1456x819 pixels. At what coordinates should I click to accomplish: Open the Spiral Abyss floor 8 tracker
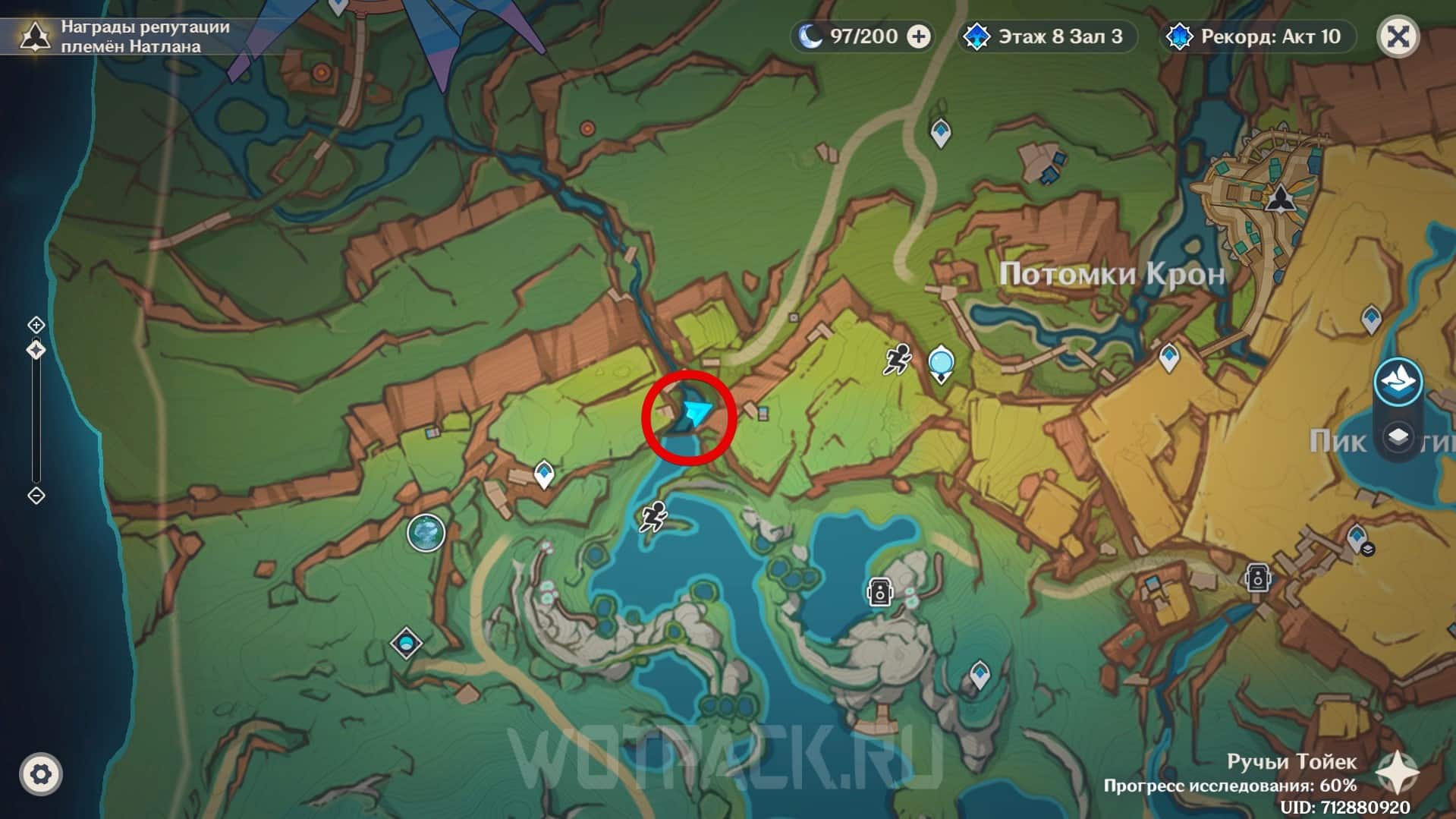click(x=1047, y=36)
